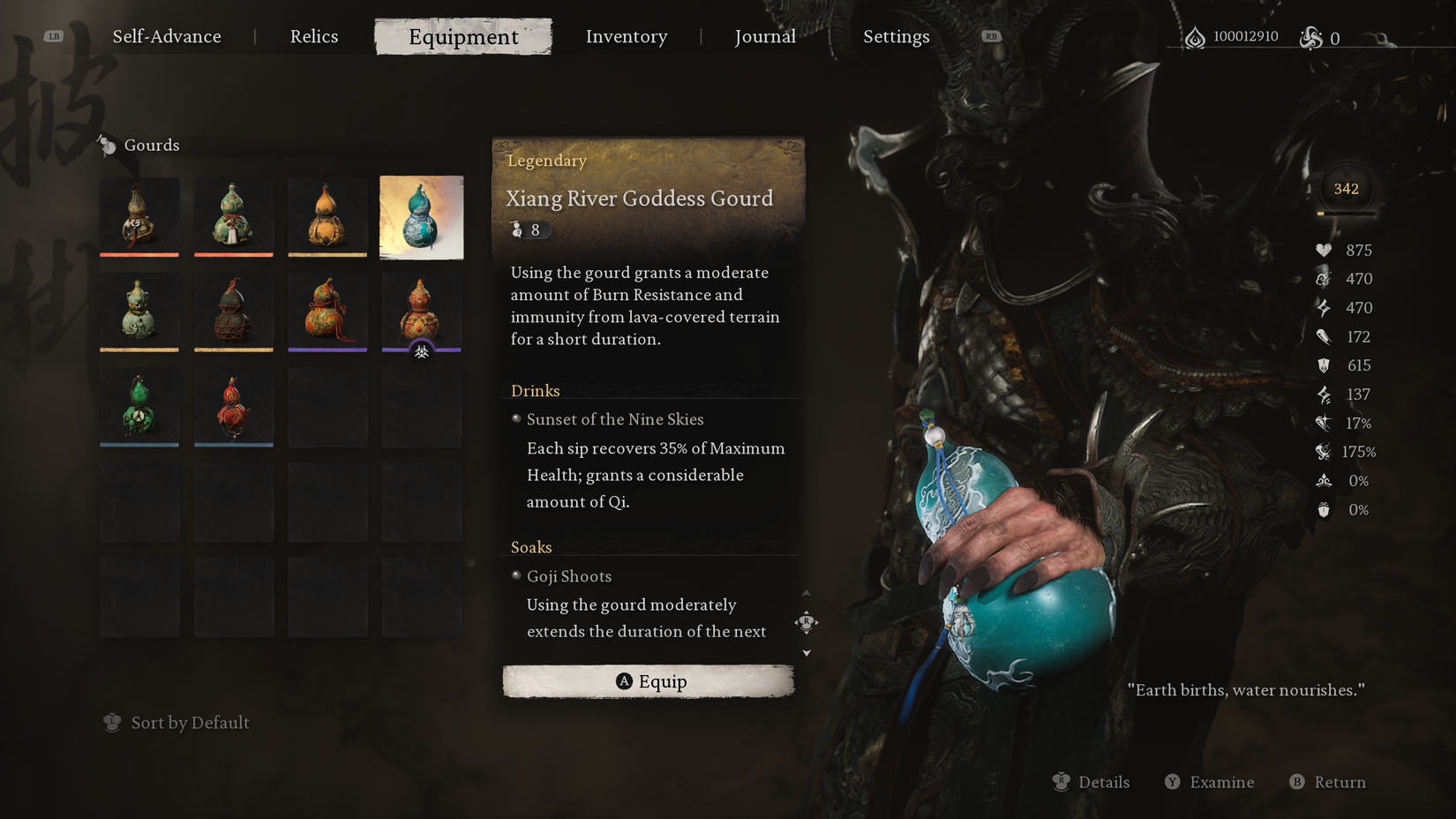1456x819 pixels.
Task: Switch to the Inventory tab
Action: (x=627, y=36)
